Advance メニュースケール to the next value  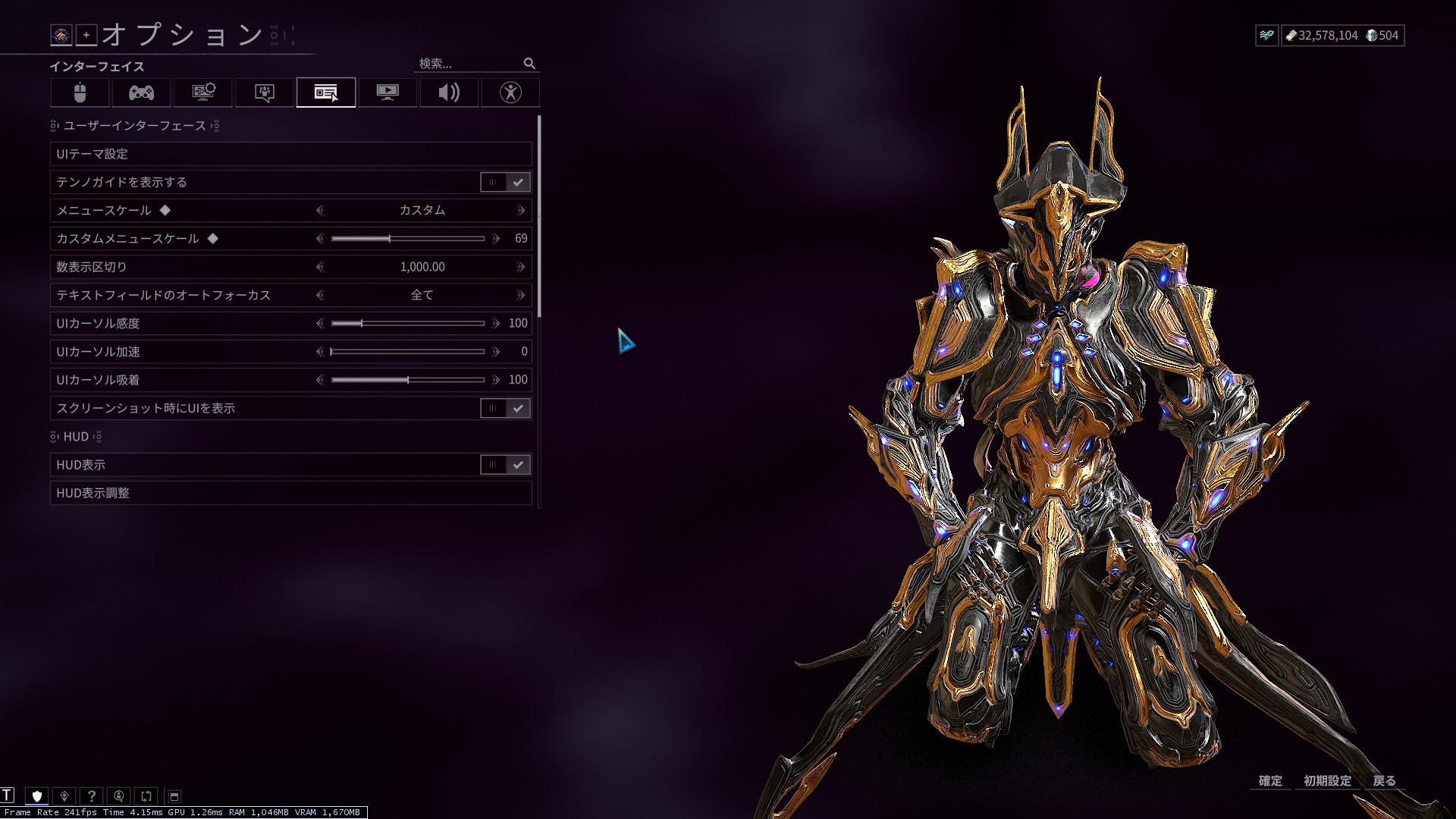click(x=520, y=210)
